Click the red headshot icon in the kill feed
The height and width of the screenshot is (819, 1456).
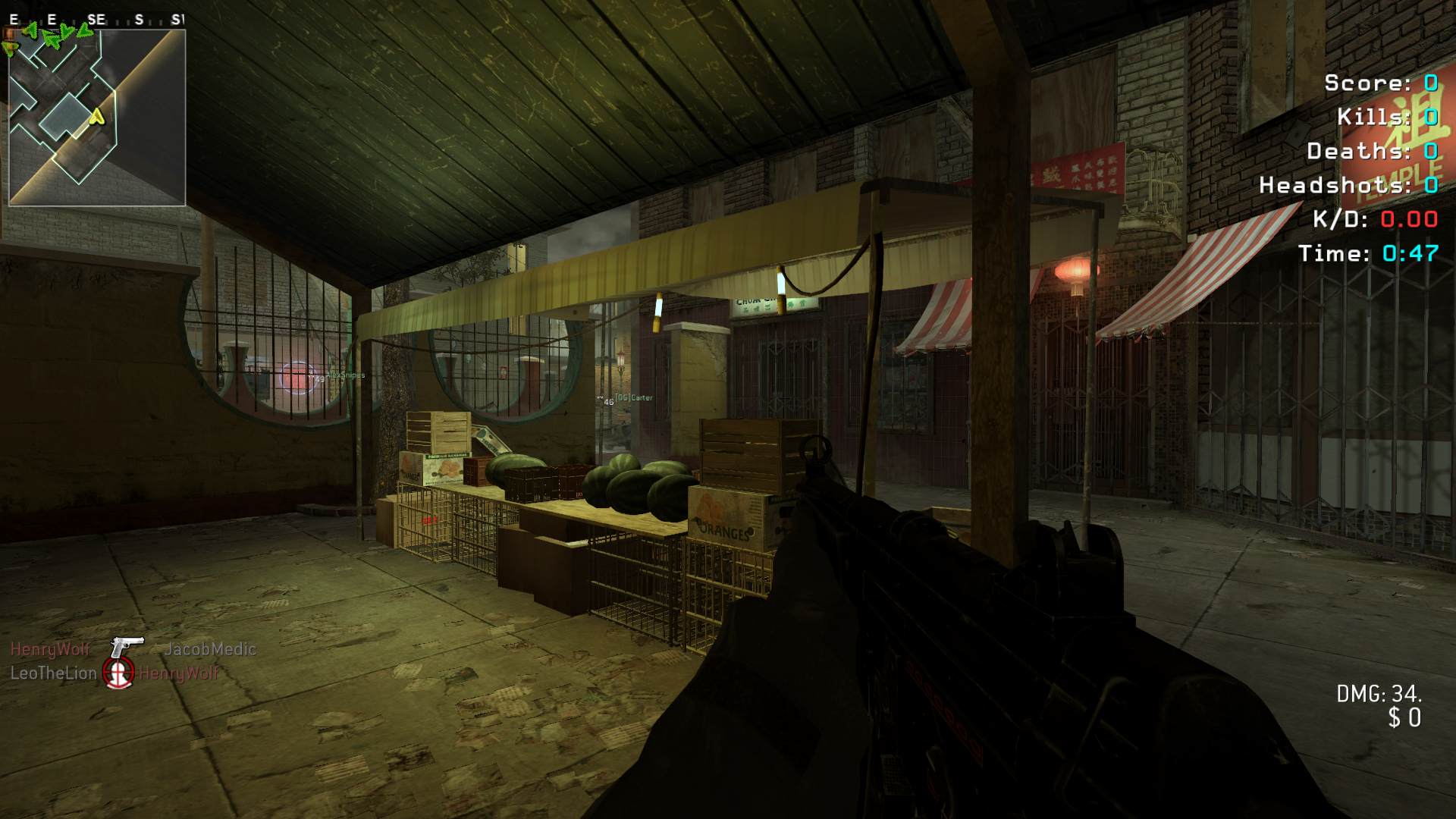click(118, 673)
